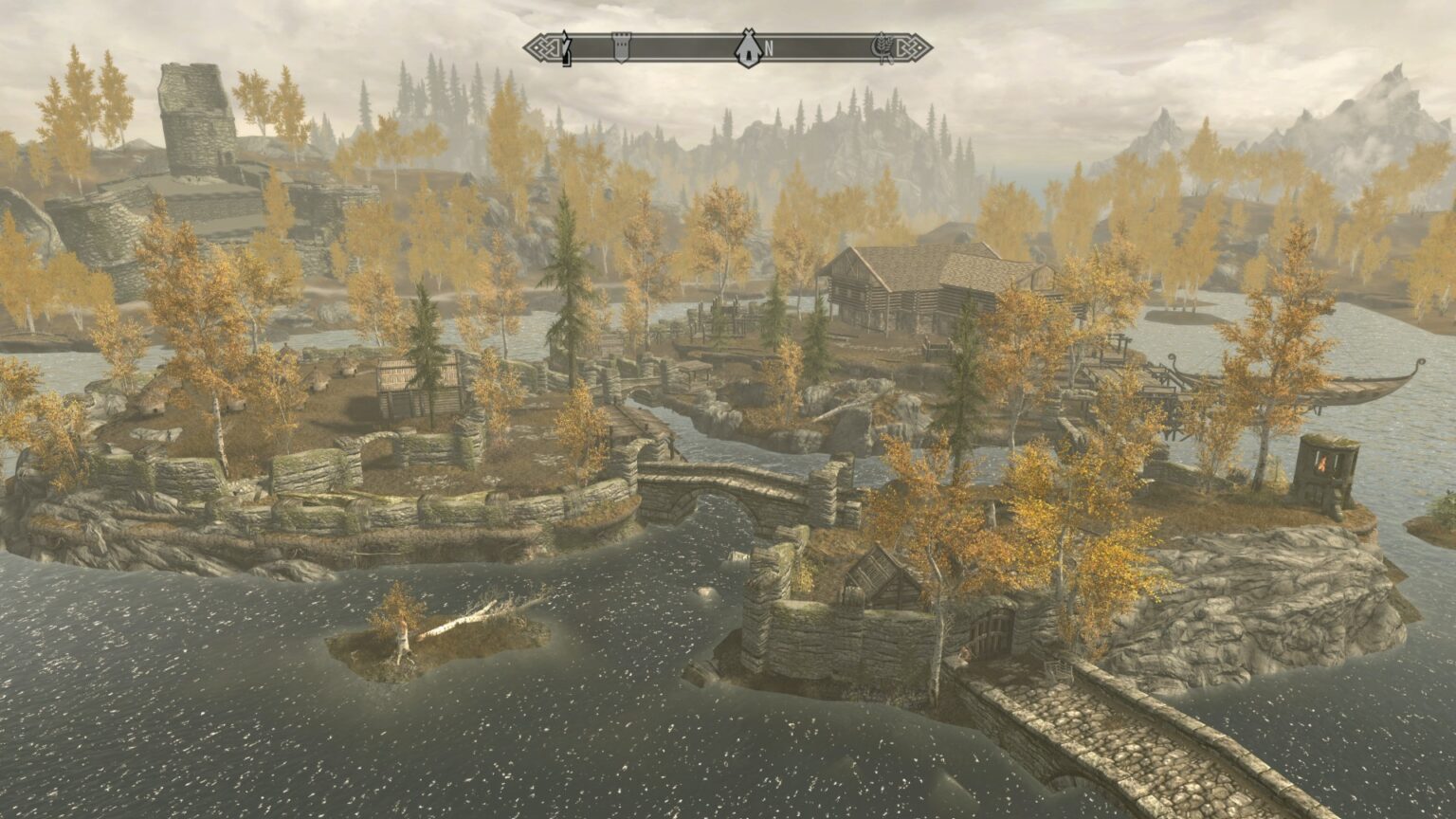The height and width of the screenshot is (819, 1456).
Task: Select the N direction letter on the compass
Action: click(768, 47)
